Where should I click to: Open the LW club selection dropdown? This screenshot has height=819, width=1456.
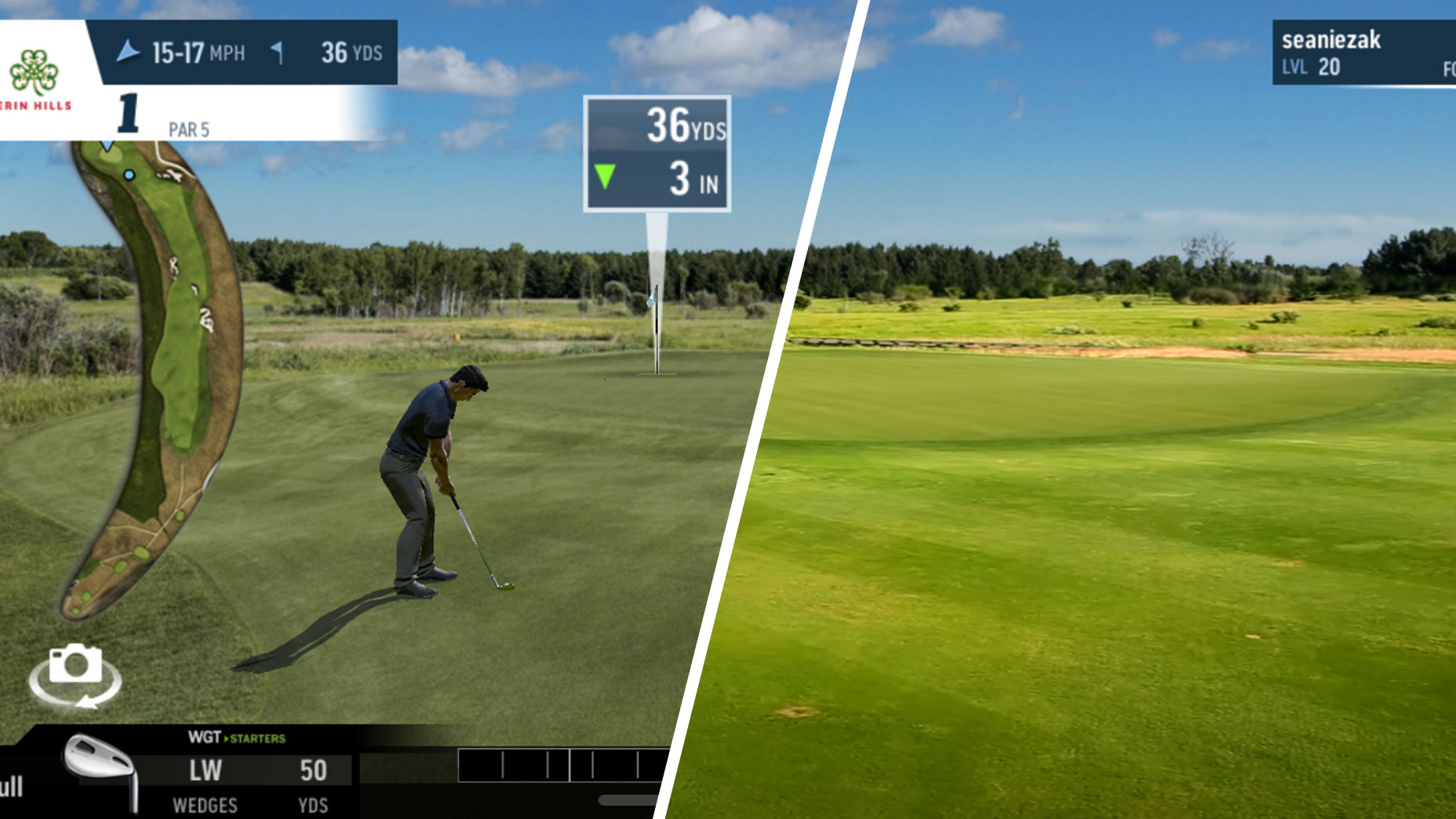[x=206, y=771]
